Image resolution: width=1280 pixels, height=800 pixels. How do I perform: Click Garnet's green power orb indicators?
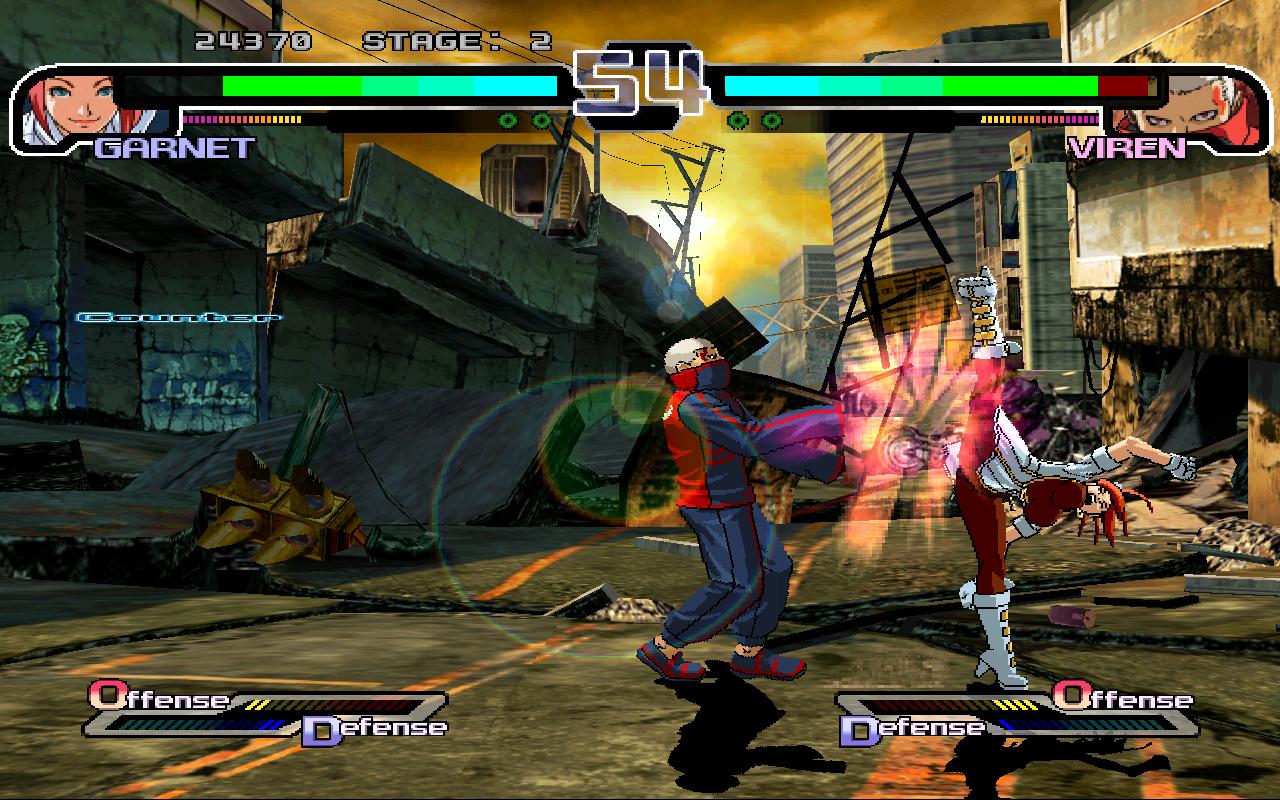pos(525,120)
